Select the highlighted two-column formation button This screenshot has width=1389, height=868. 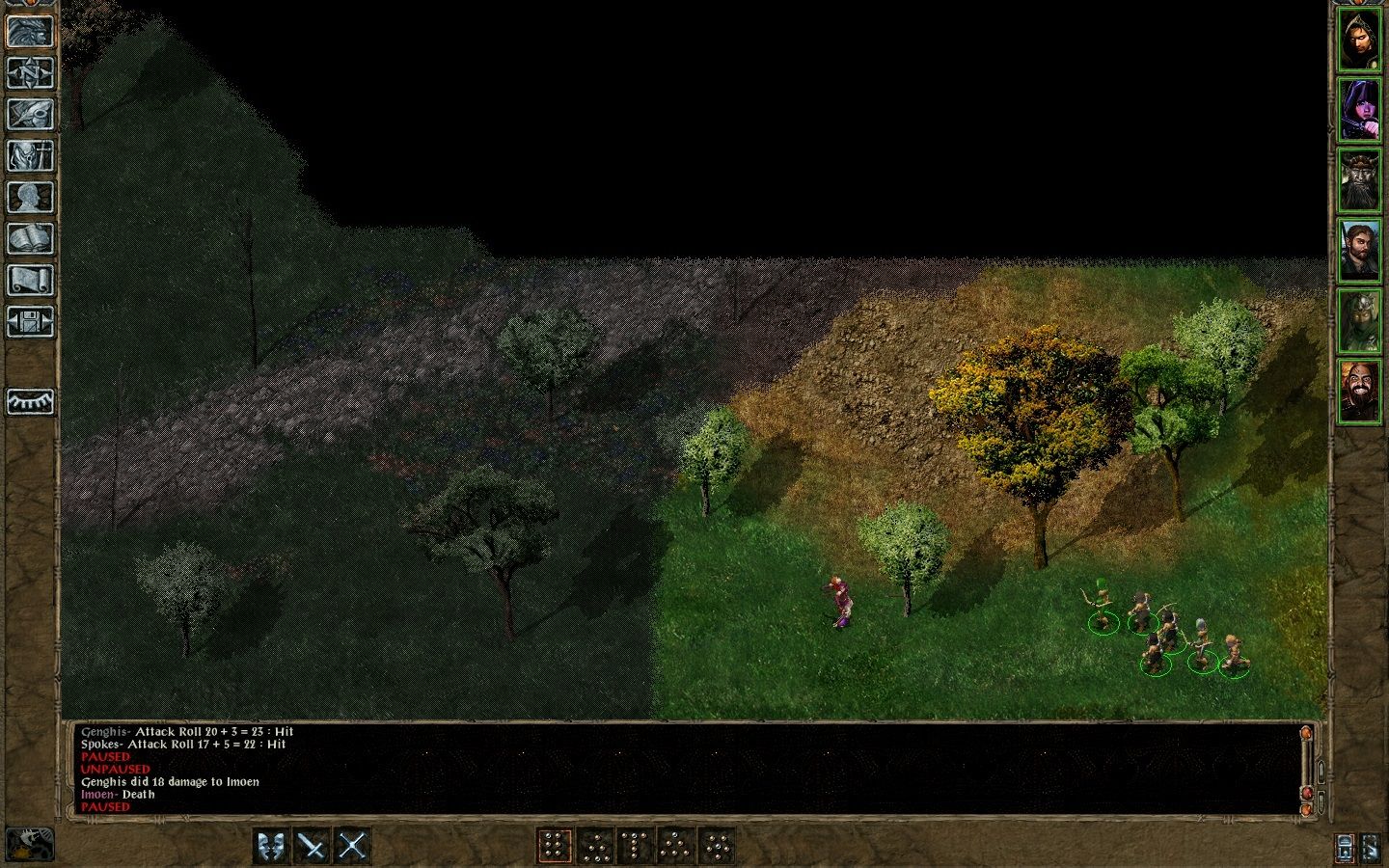(x=554, y=847)
